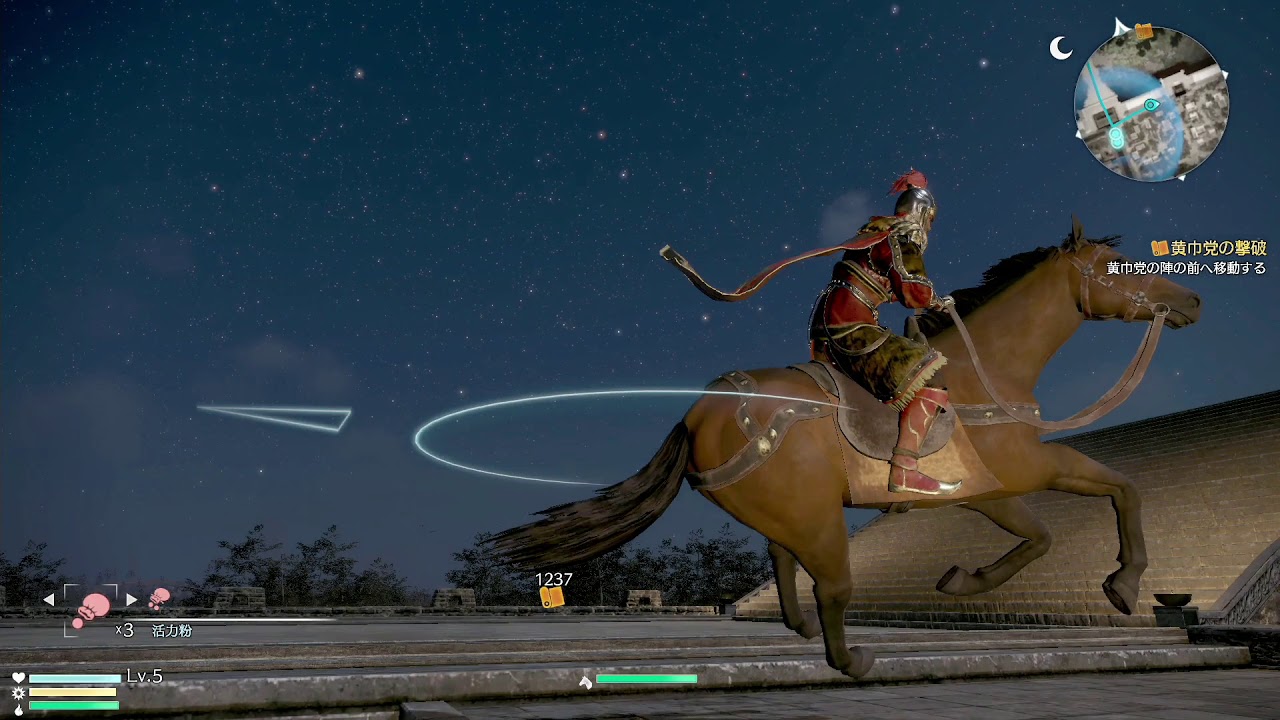The image size is (1280, 720).
Task: Click the crescent moon time-of-day icon
Action: click(1061, 47)
